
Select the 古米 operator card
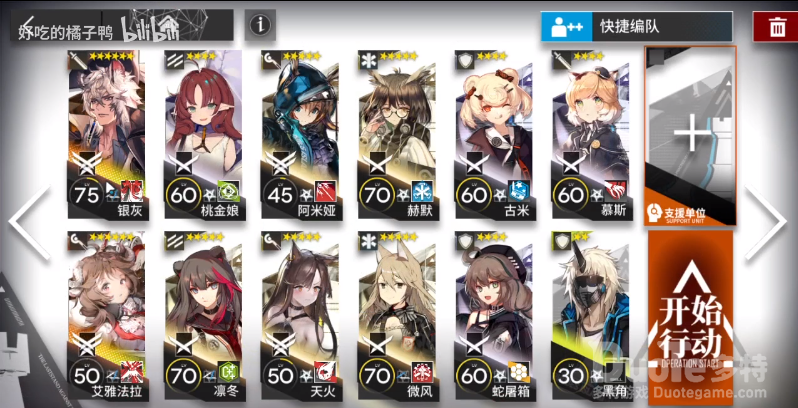click(493, 130)
